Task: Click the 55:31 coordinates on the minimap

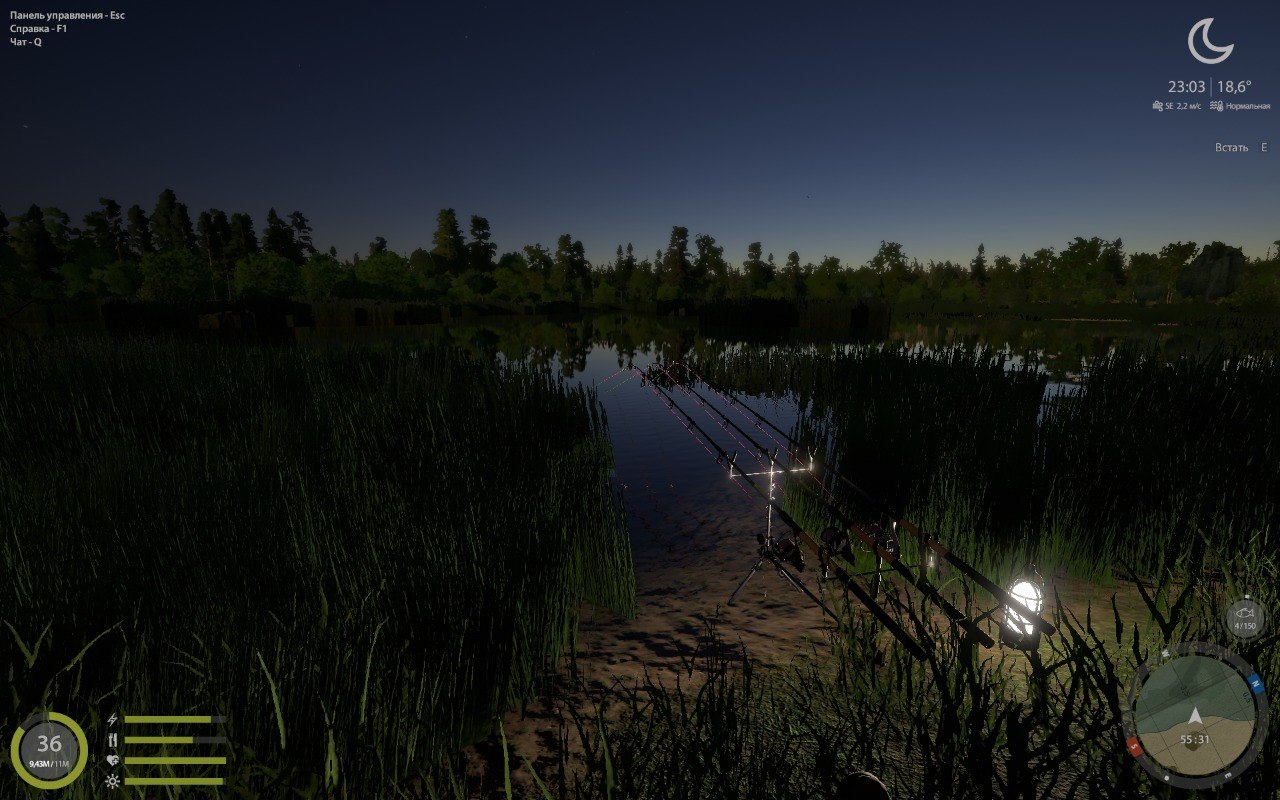Action: [1195, 739]
